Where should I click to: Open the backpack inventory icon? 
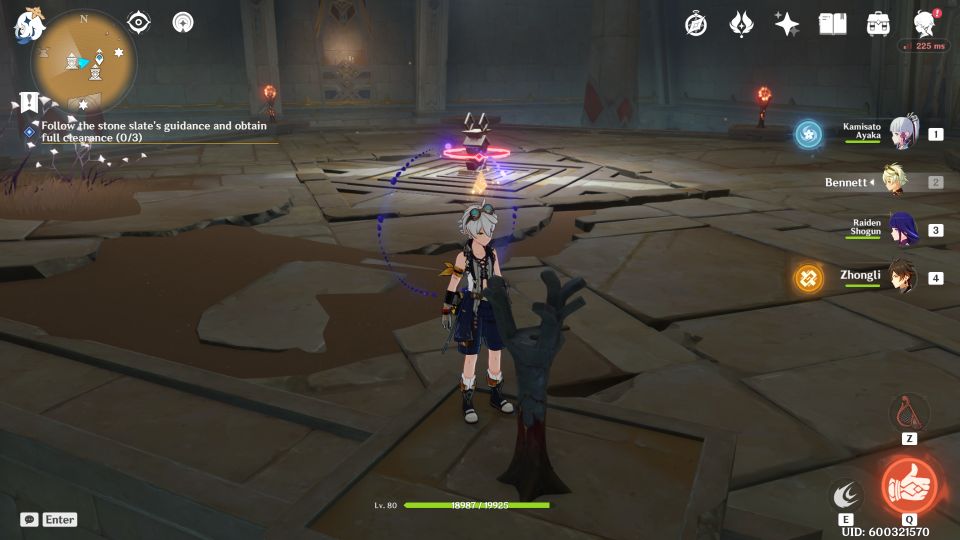(879, 24)
